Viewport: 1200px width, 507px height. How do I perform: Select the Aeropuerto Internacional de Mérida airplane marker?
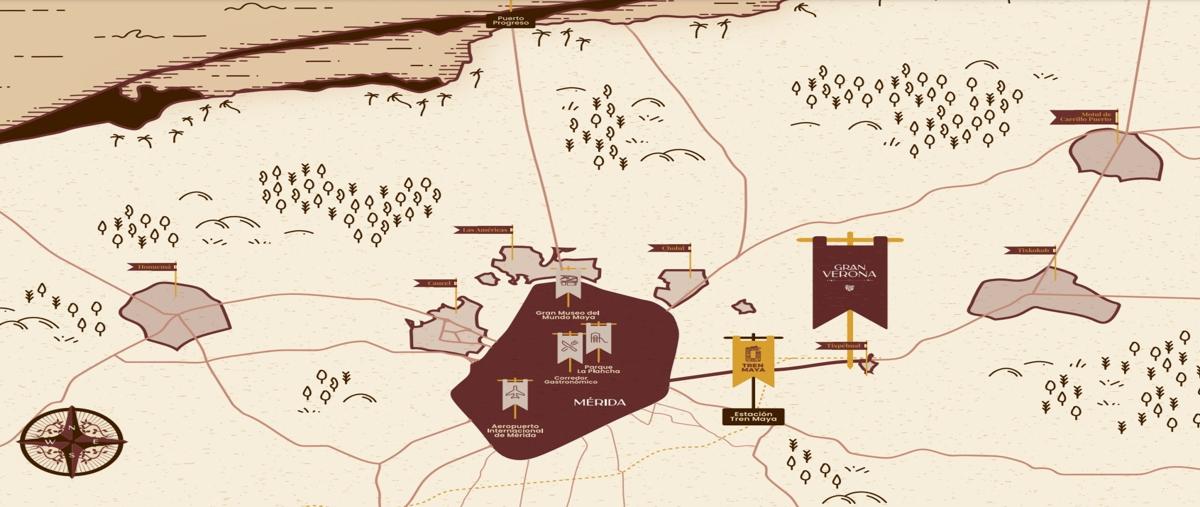(515, 395)
